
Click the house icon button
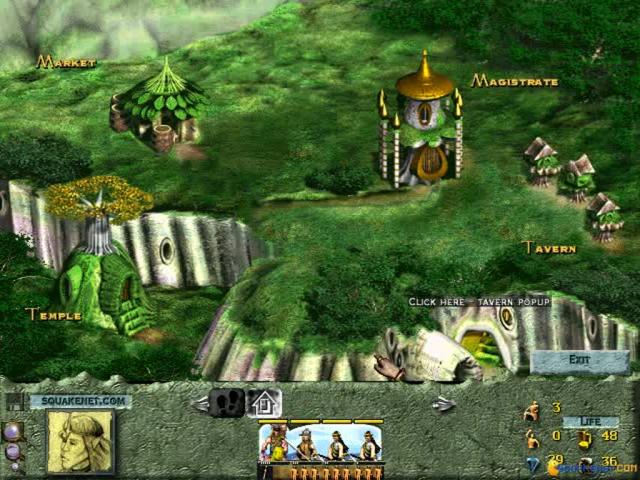(x=265, y=403)
